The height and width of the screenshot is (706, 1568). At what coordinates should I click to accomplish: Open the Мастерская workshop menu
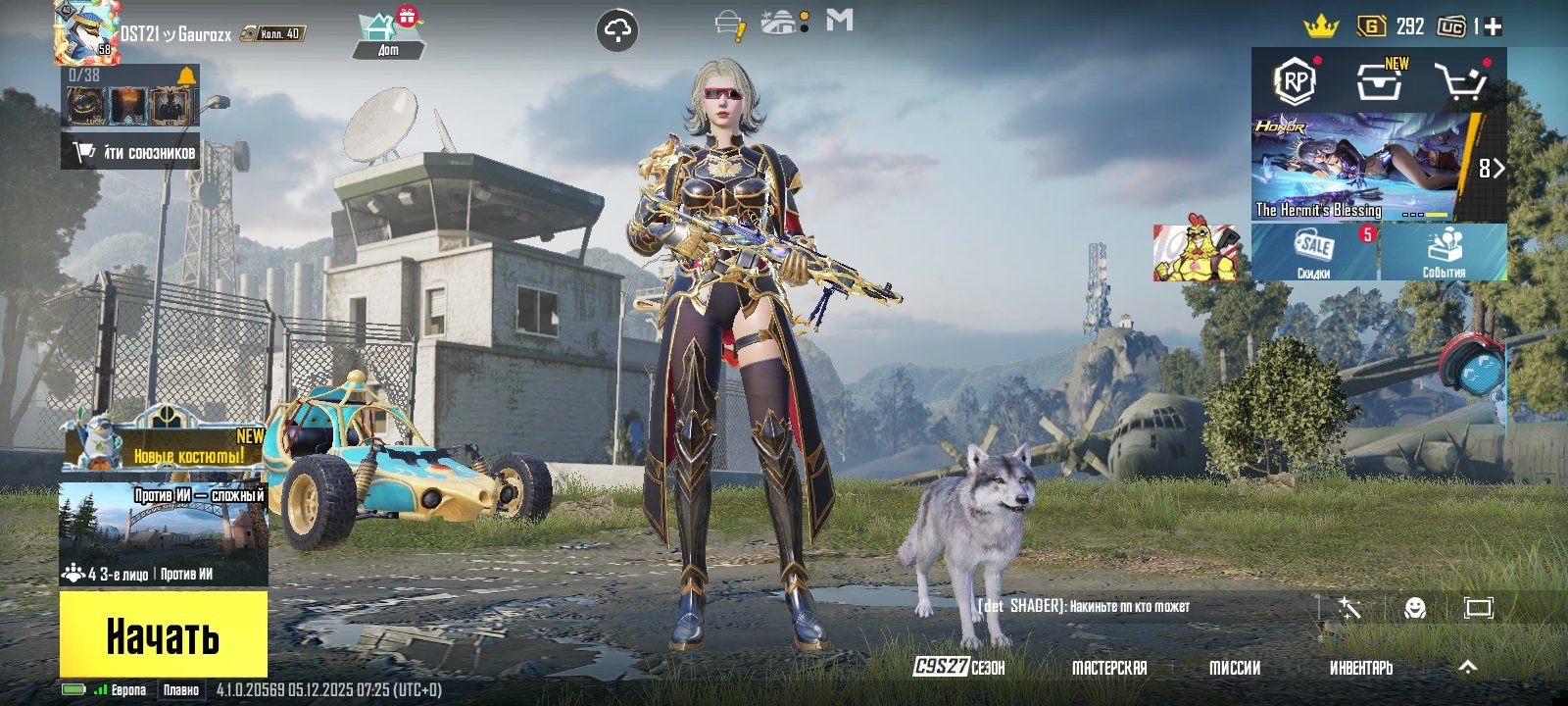(x=1109, y=668)
